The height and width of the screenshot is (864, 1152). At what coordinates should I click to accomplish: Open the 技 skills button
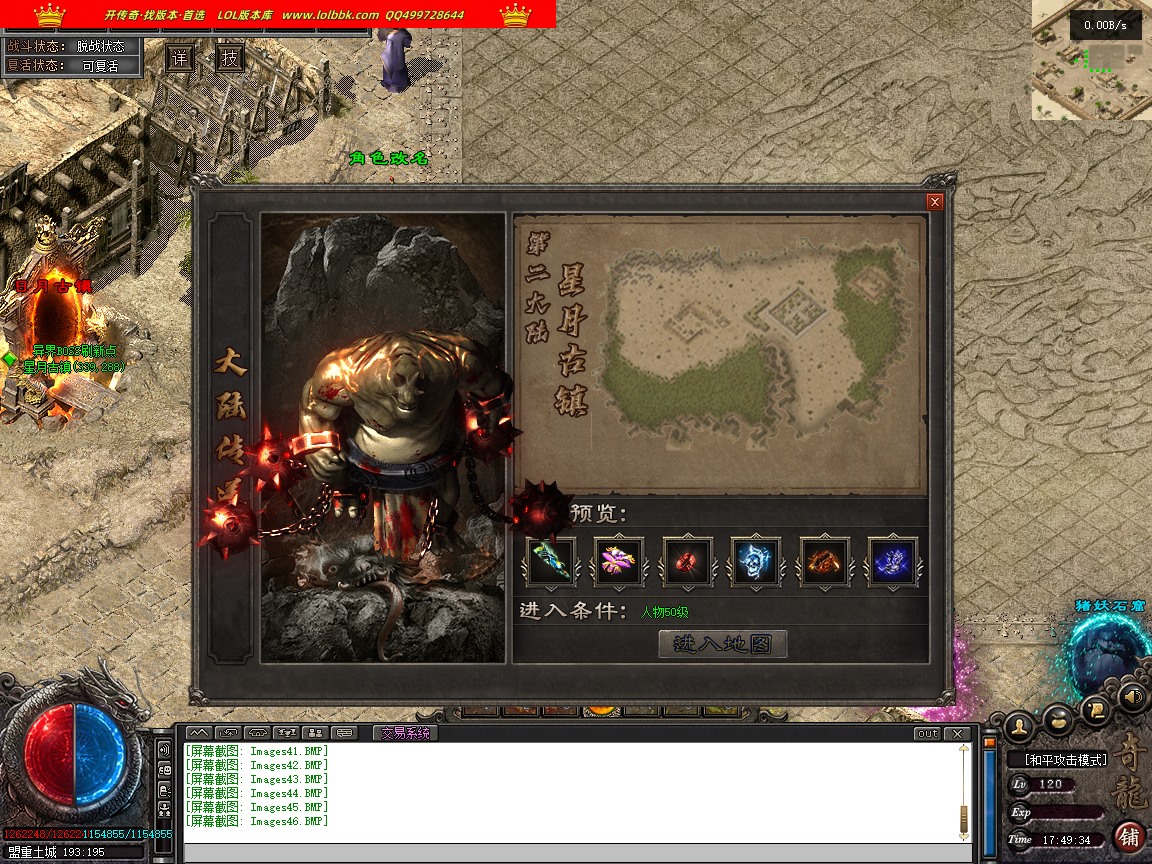click(230, 57)
